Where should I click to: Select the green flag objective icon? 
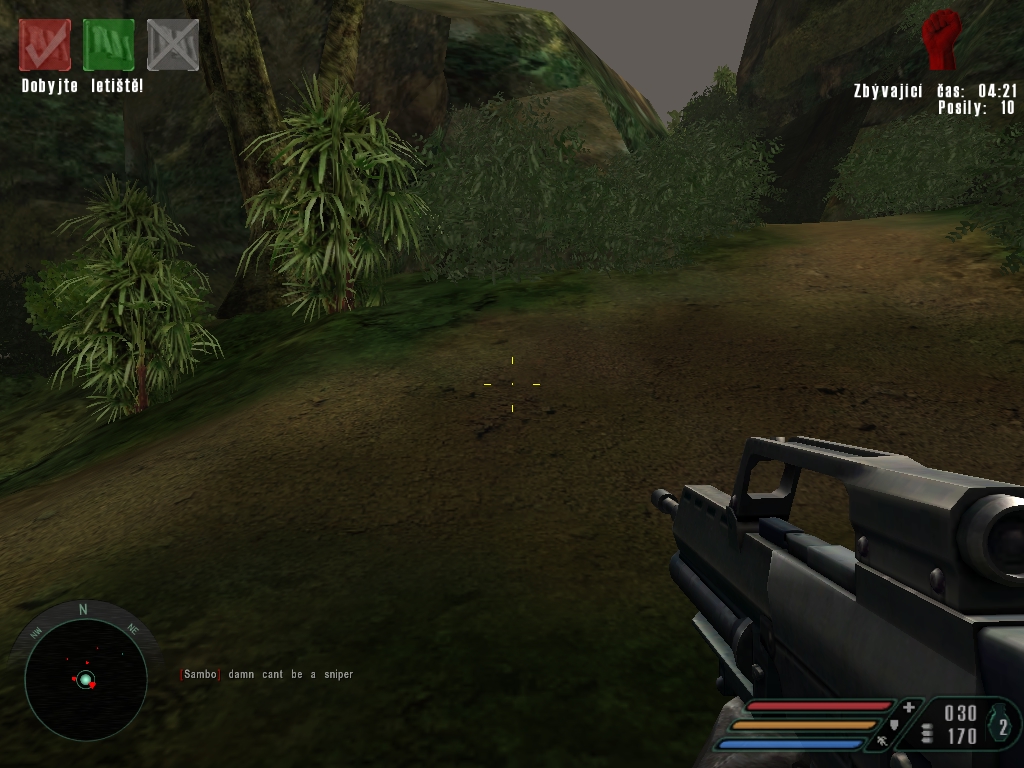109,45
